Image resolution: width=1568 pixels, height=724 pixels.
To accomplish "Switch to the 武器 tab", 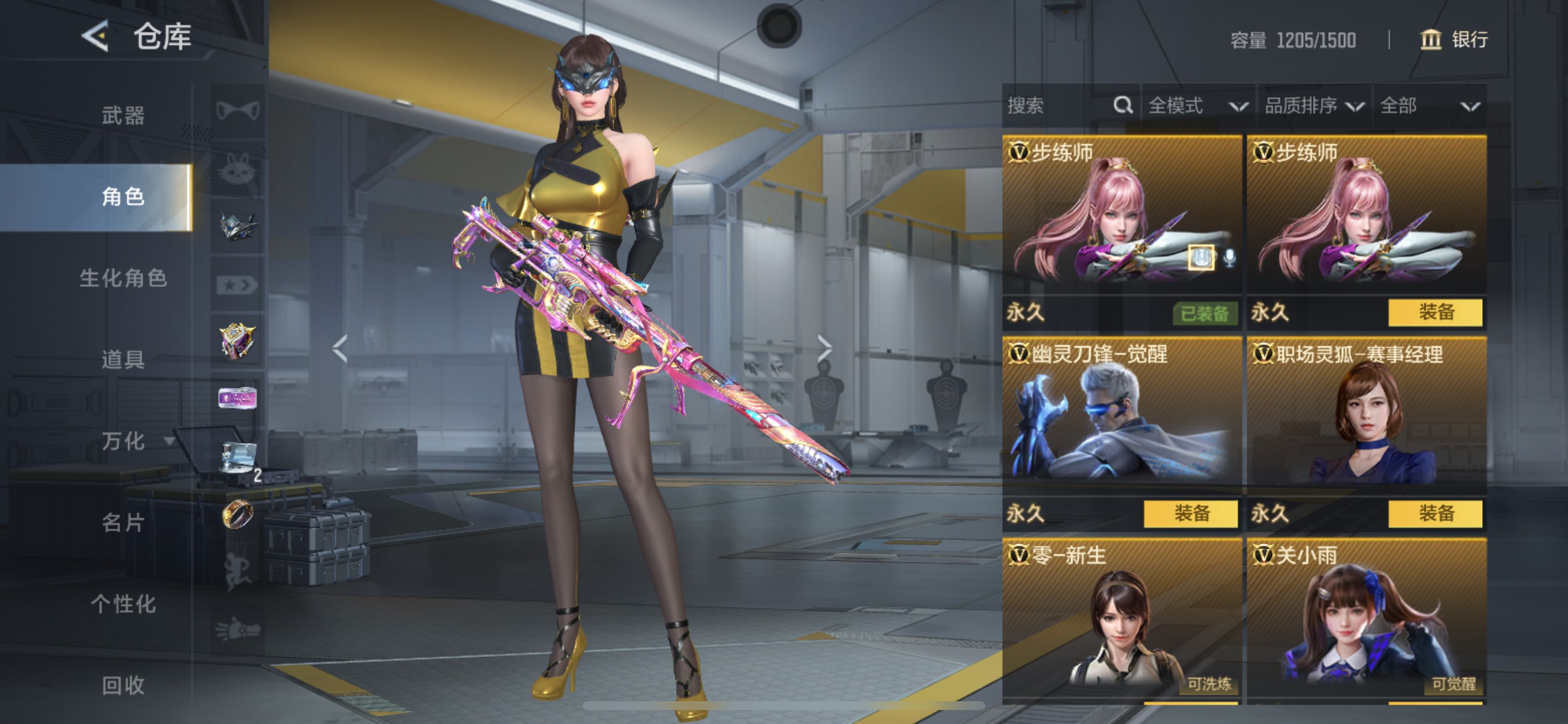I will point(123,115).
